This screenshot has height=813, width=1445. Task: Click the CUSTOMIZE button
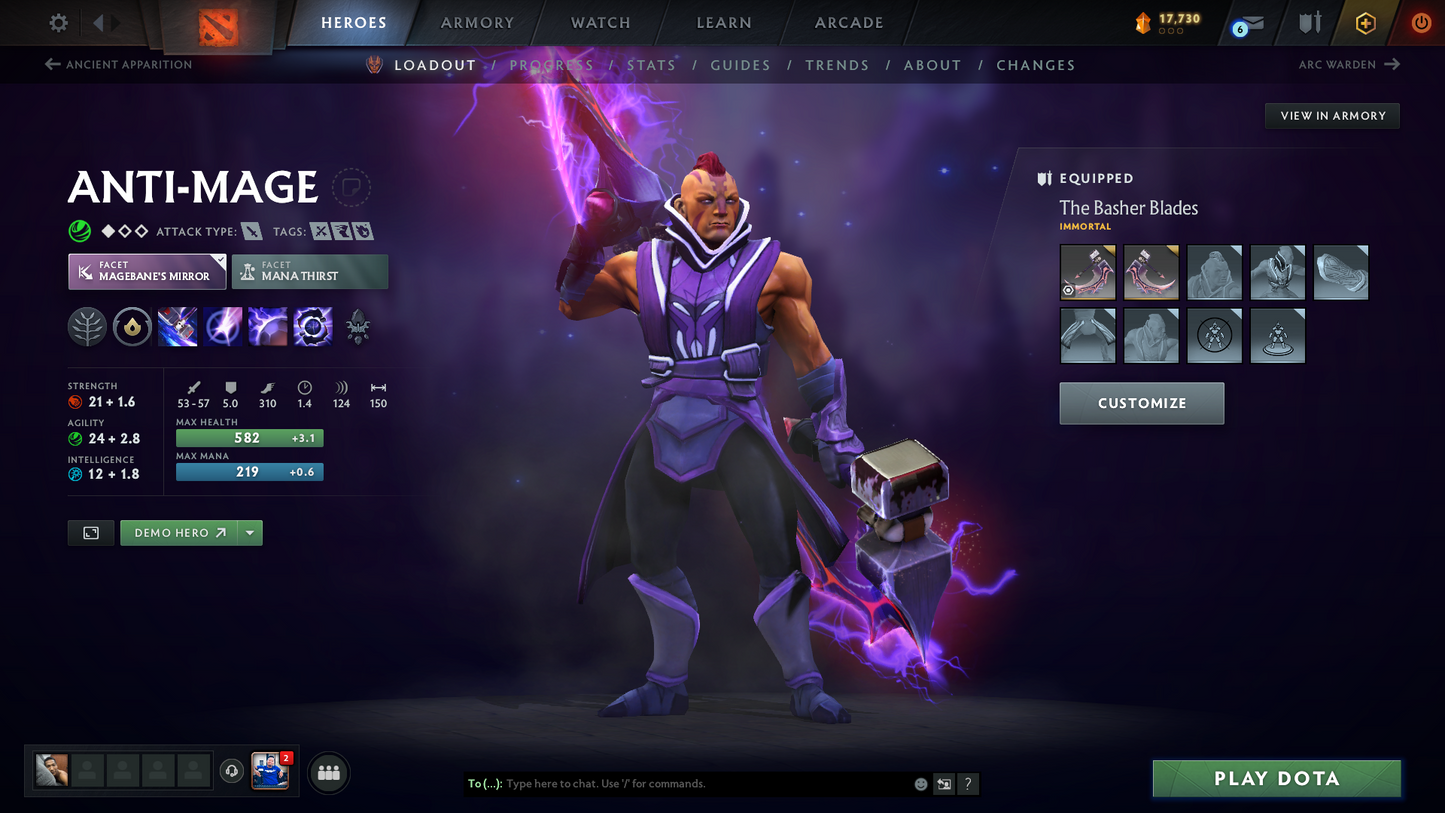[x=1141, y=403]
